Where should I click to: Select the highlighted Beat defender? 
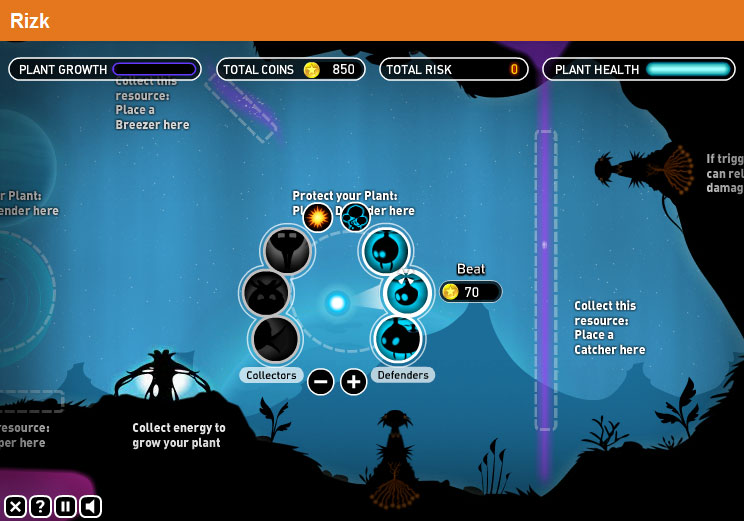[x=407, y=293]
